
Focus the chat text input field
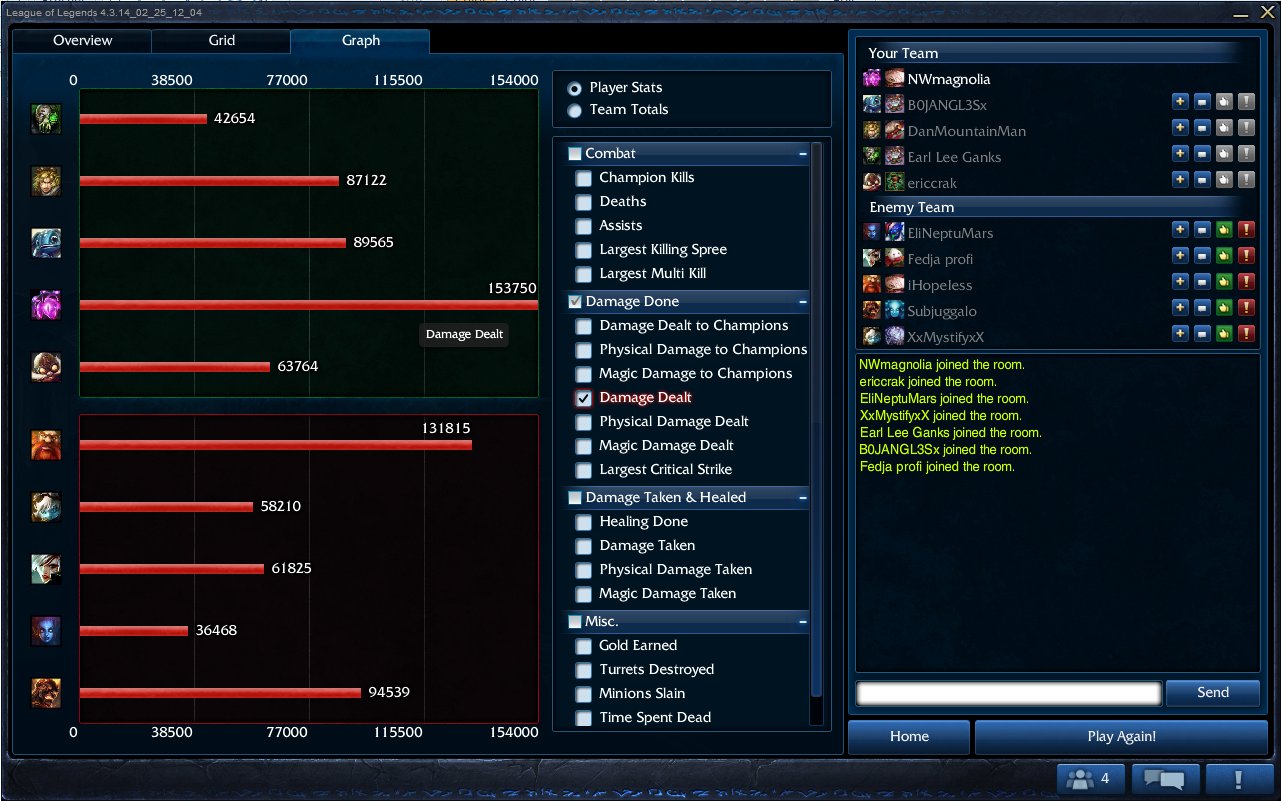click(1008, 693)
